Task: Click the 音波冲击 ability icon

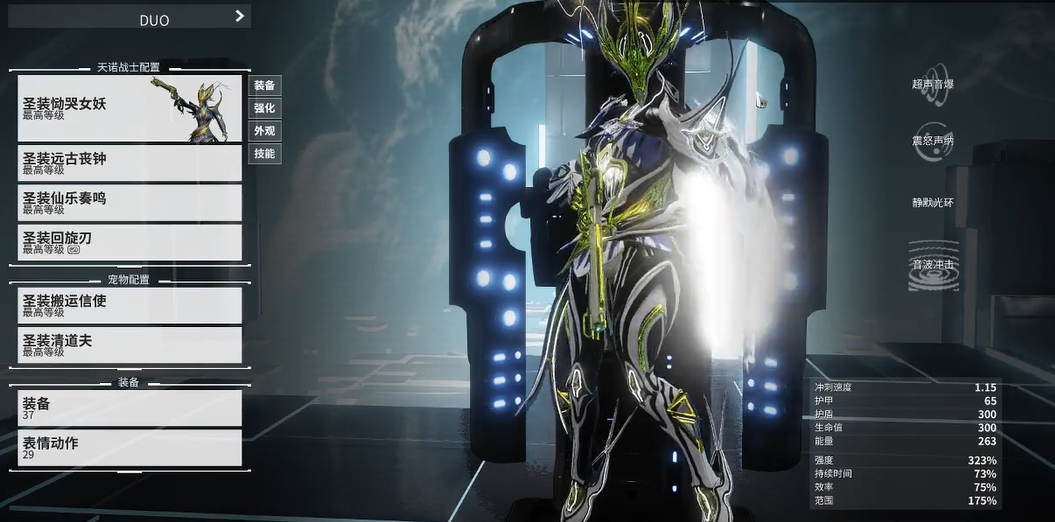Action: point(933,265)
